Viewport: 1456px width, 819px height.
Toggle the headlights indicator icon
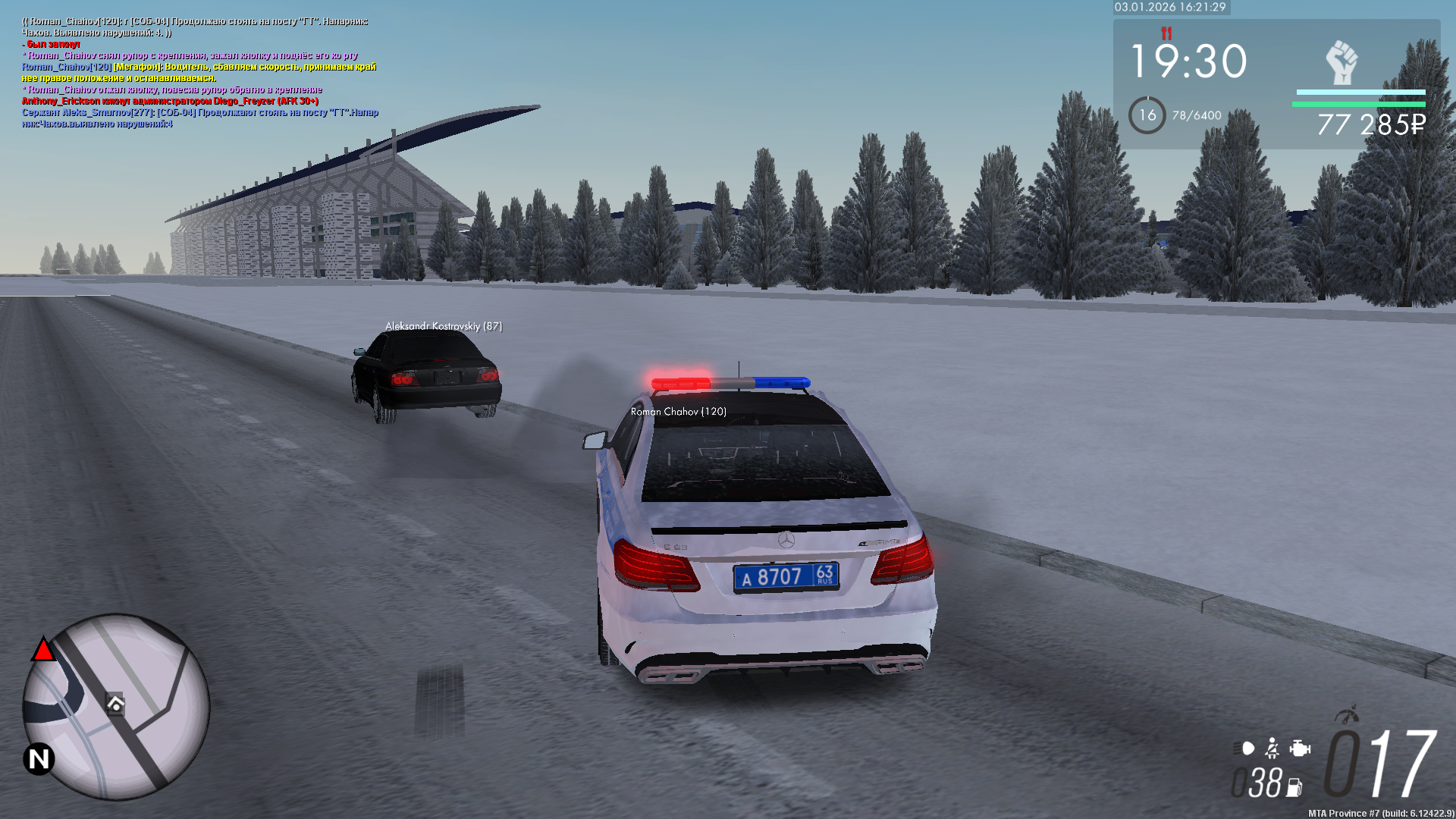pos(1245,749)
